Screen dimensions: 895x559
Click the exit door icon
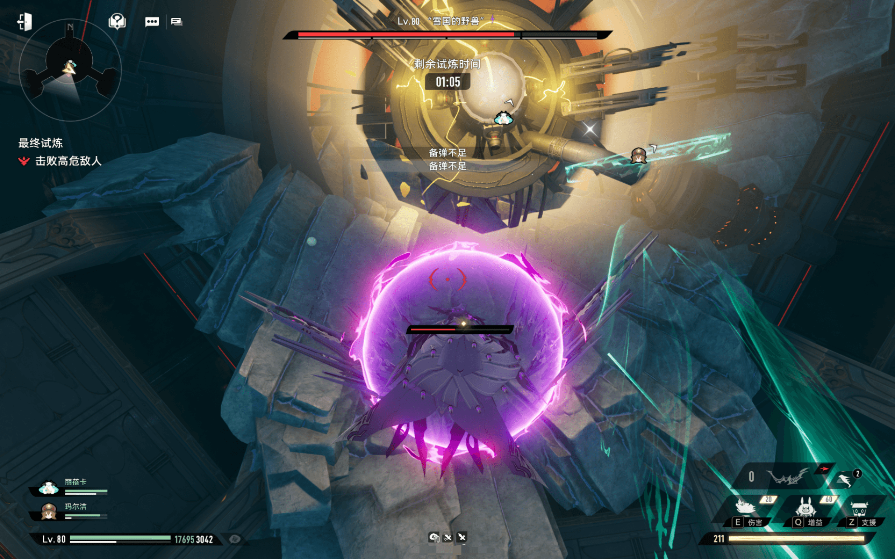[x=25, y=21]
